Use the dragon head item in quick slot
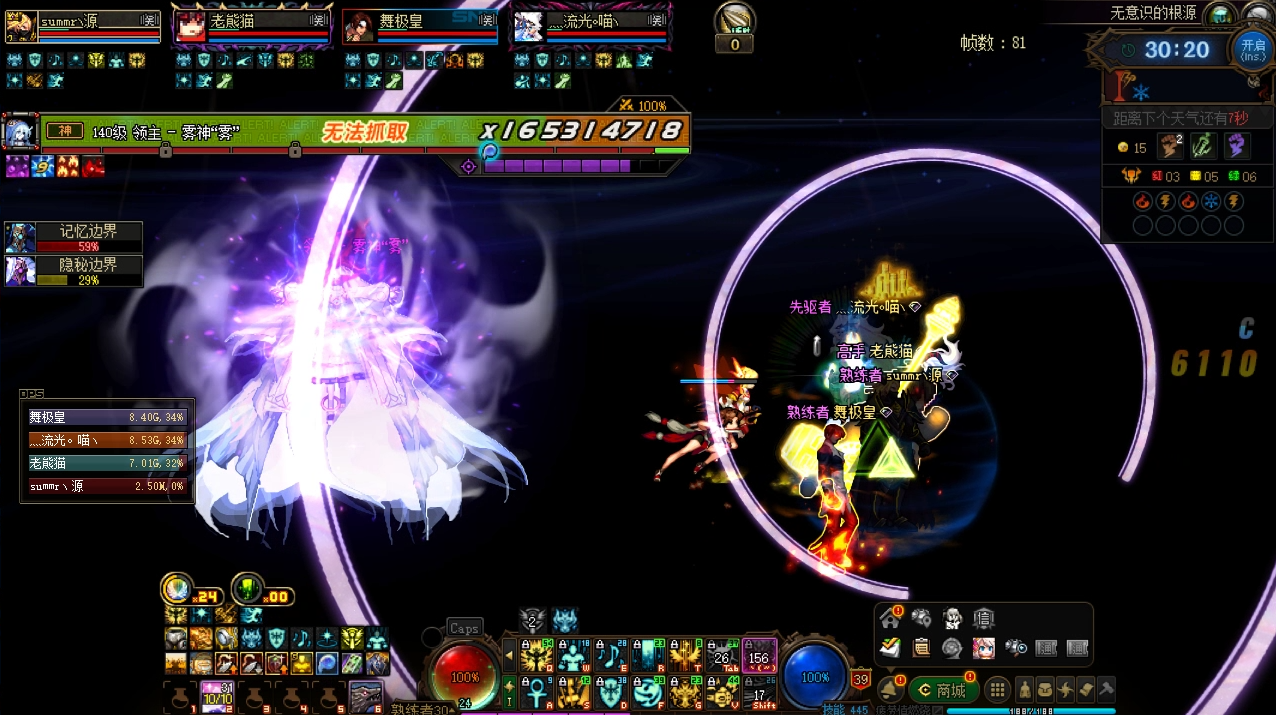The width and height of the screenshot is (1276, 715). click(364, 695)
